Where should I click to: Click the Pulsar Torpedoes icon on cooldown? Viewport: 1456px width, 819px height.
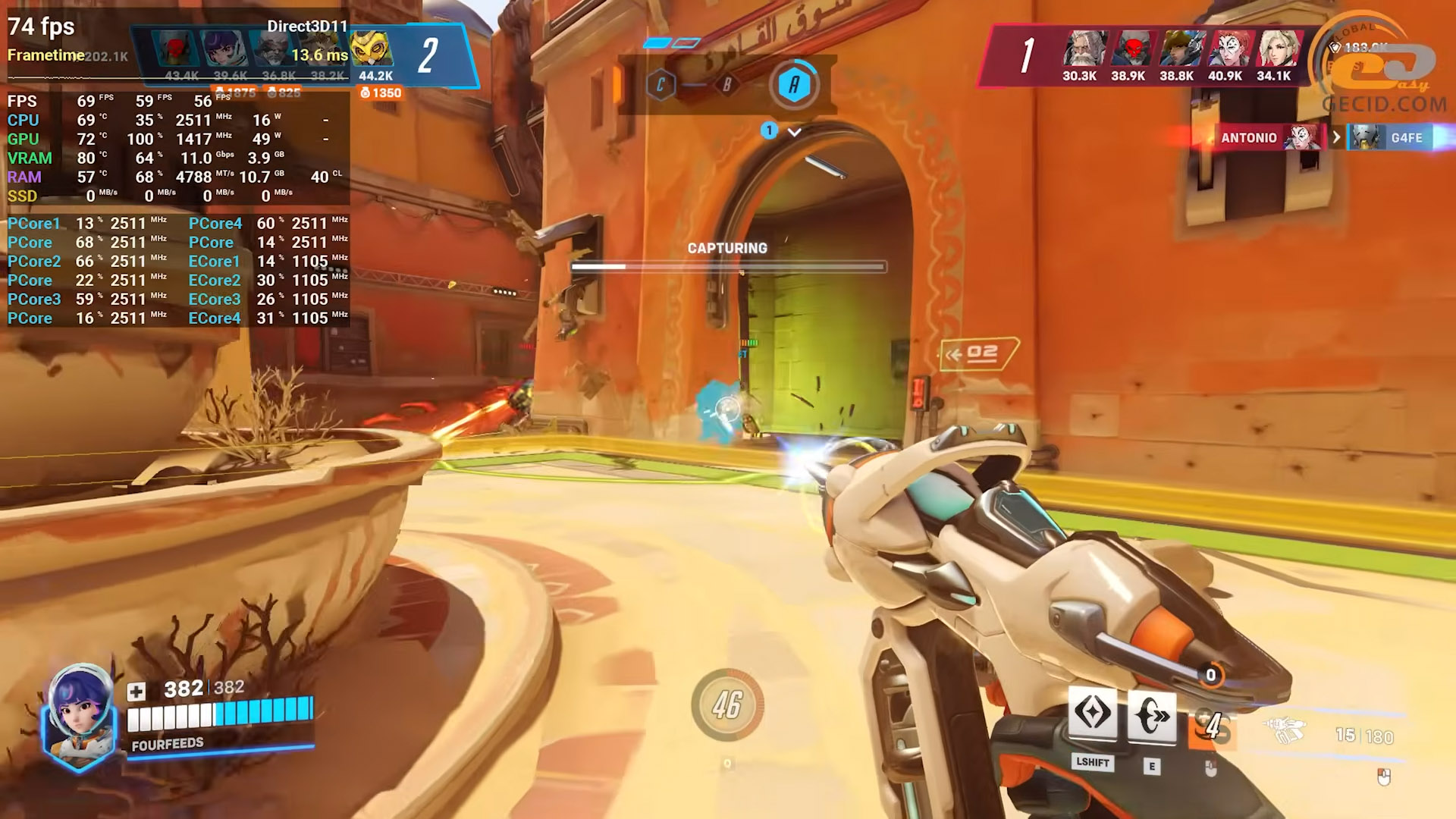pos(1212,726)
